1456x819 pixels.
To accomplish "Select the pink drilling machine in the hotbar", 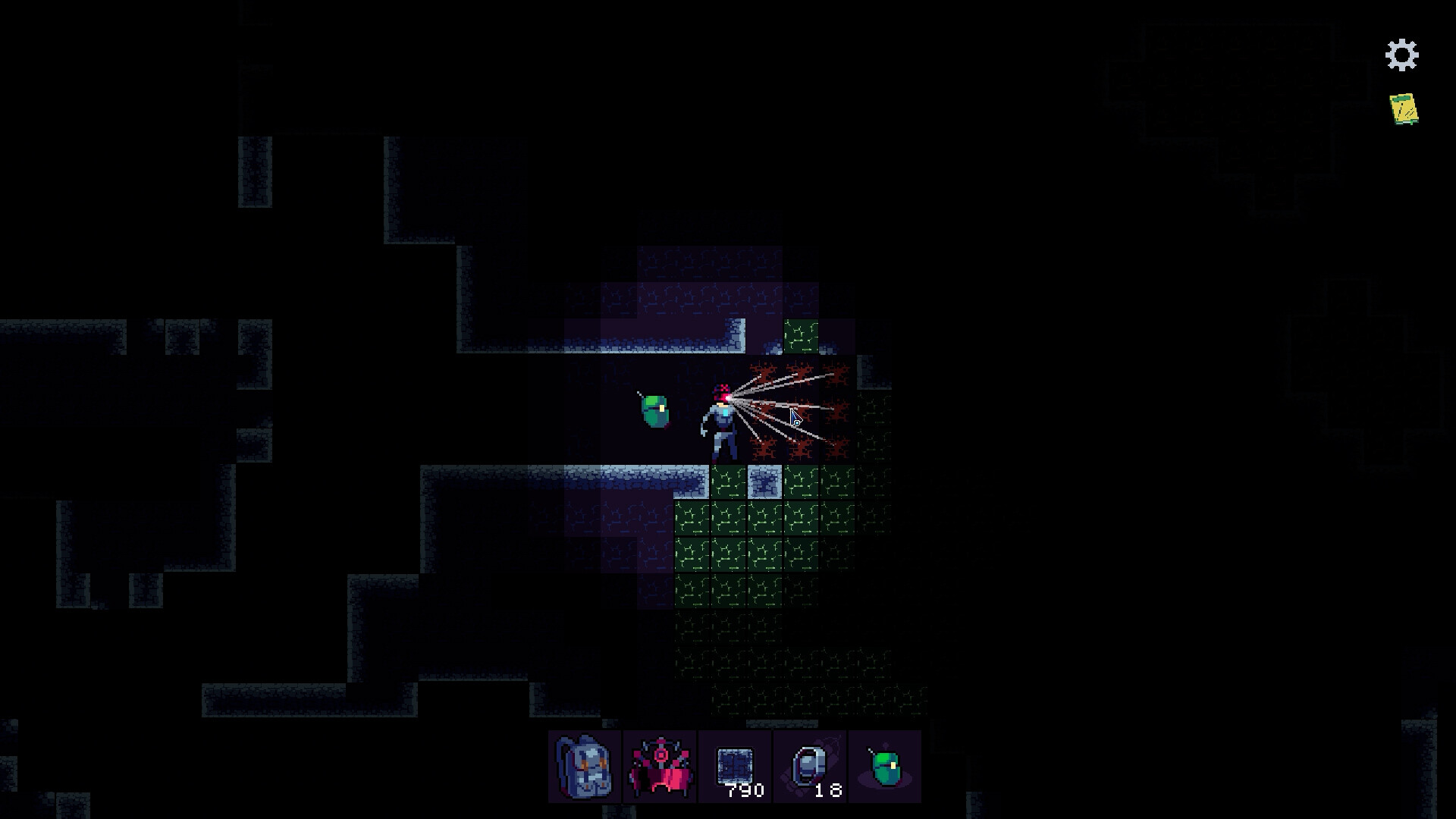I will coord(661,768).
